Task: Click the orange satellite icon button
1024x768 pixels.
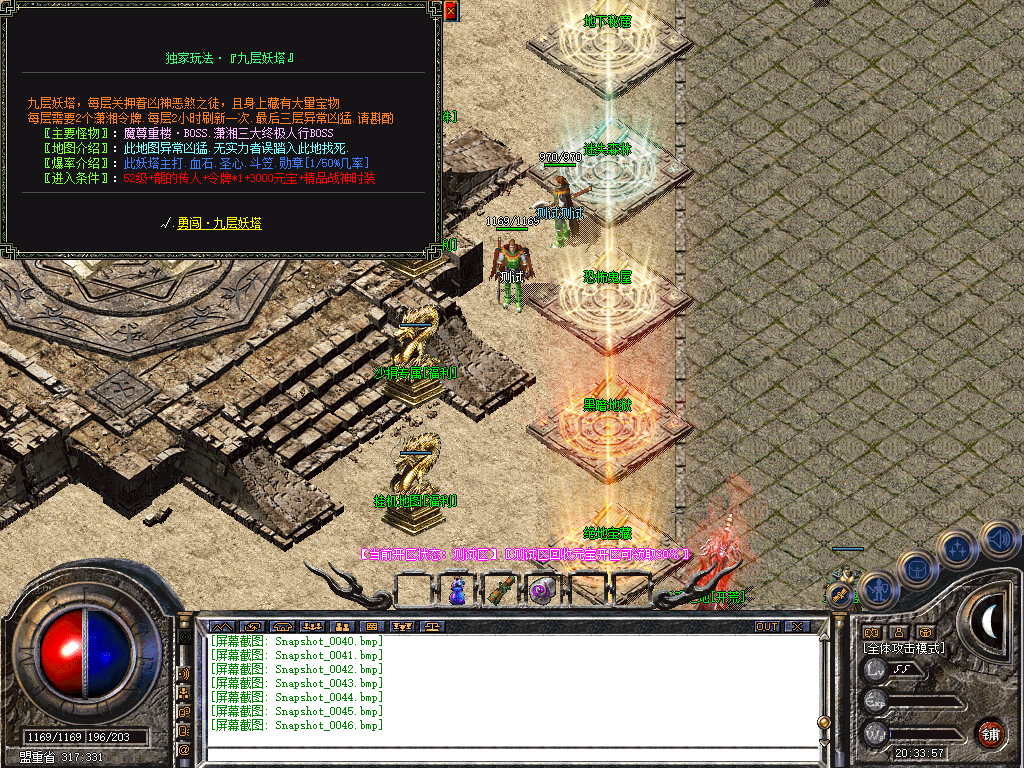Action: tap(840, 595)
